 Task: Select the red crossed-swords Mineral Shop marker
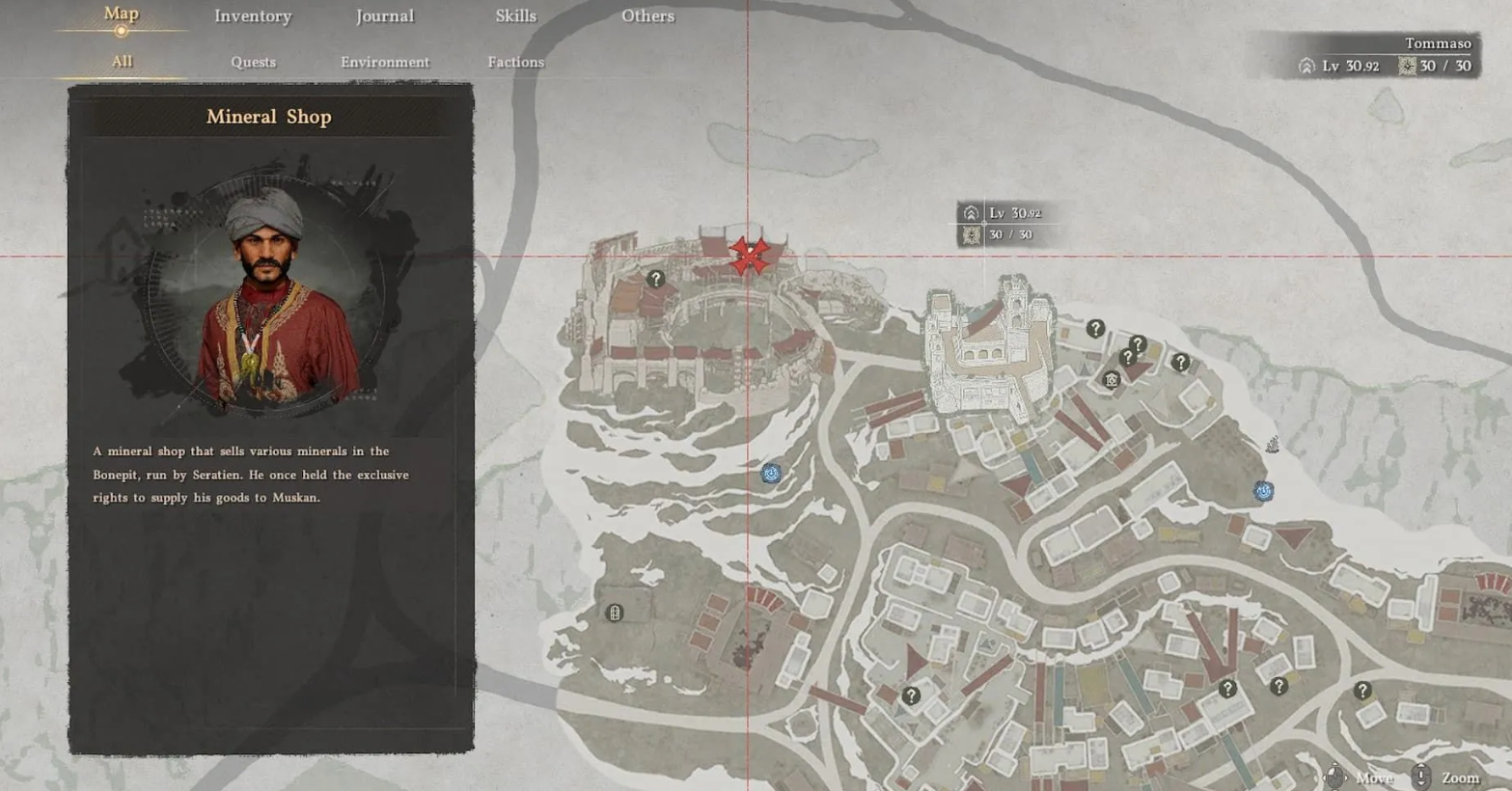(749, 256)
